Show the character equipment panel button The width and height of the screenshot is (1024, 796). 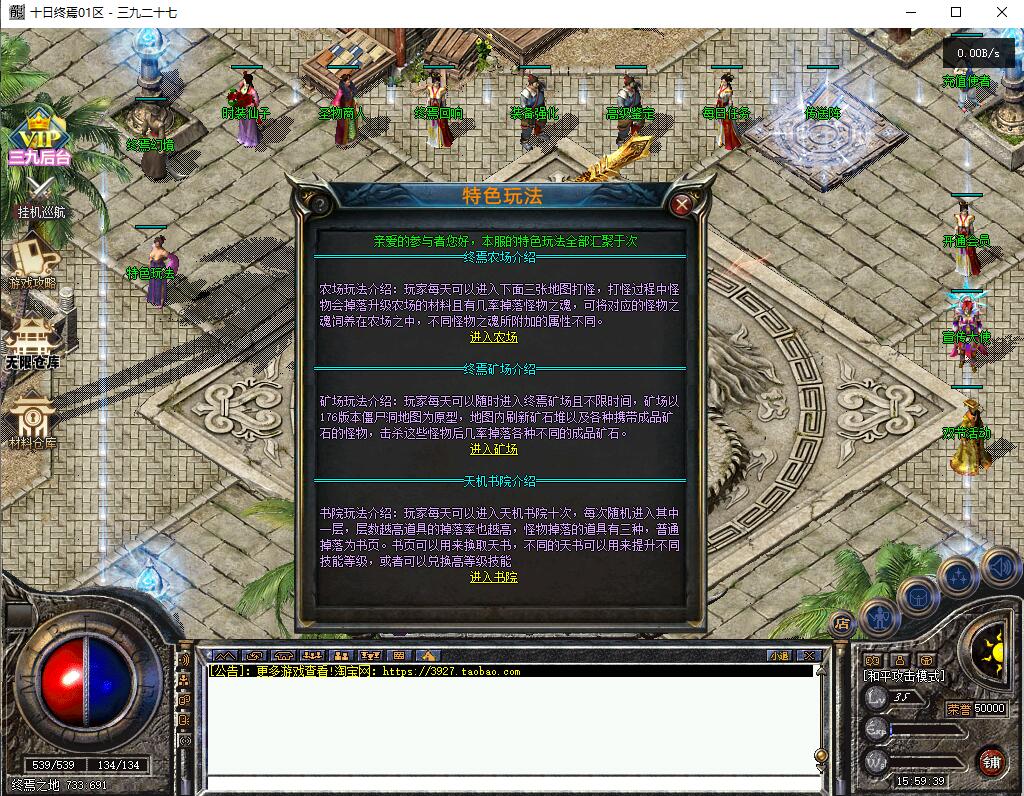click(x=879, y=618)
